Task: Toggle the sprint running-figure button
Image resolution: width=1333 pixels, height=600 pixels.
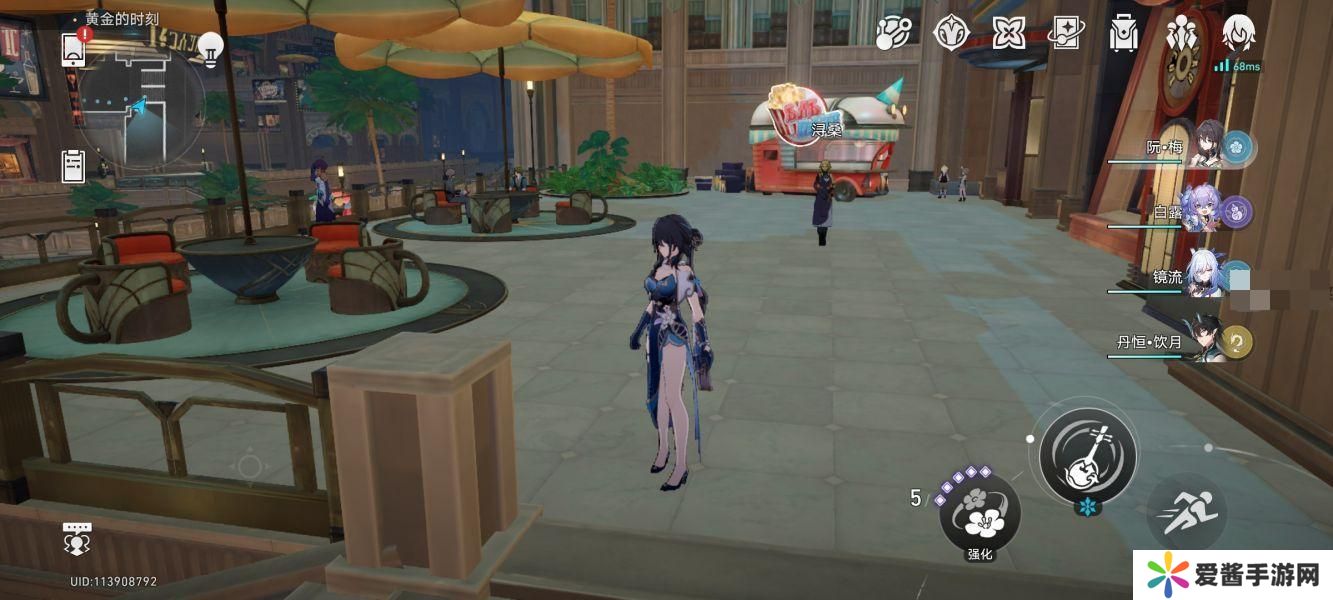Action: click(x=1190, y=513)
